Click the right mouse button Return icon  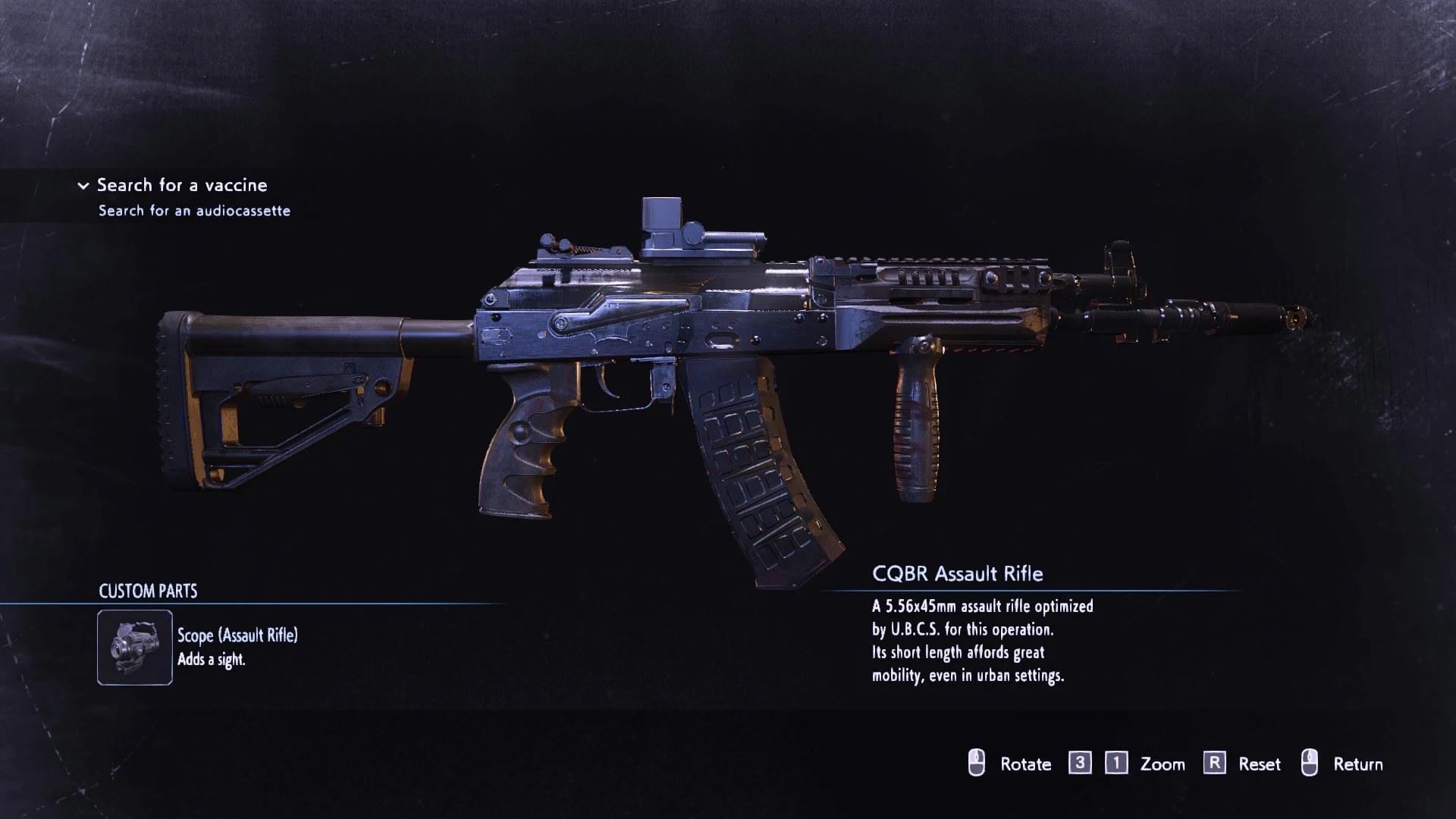point(1311,764)
